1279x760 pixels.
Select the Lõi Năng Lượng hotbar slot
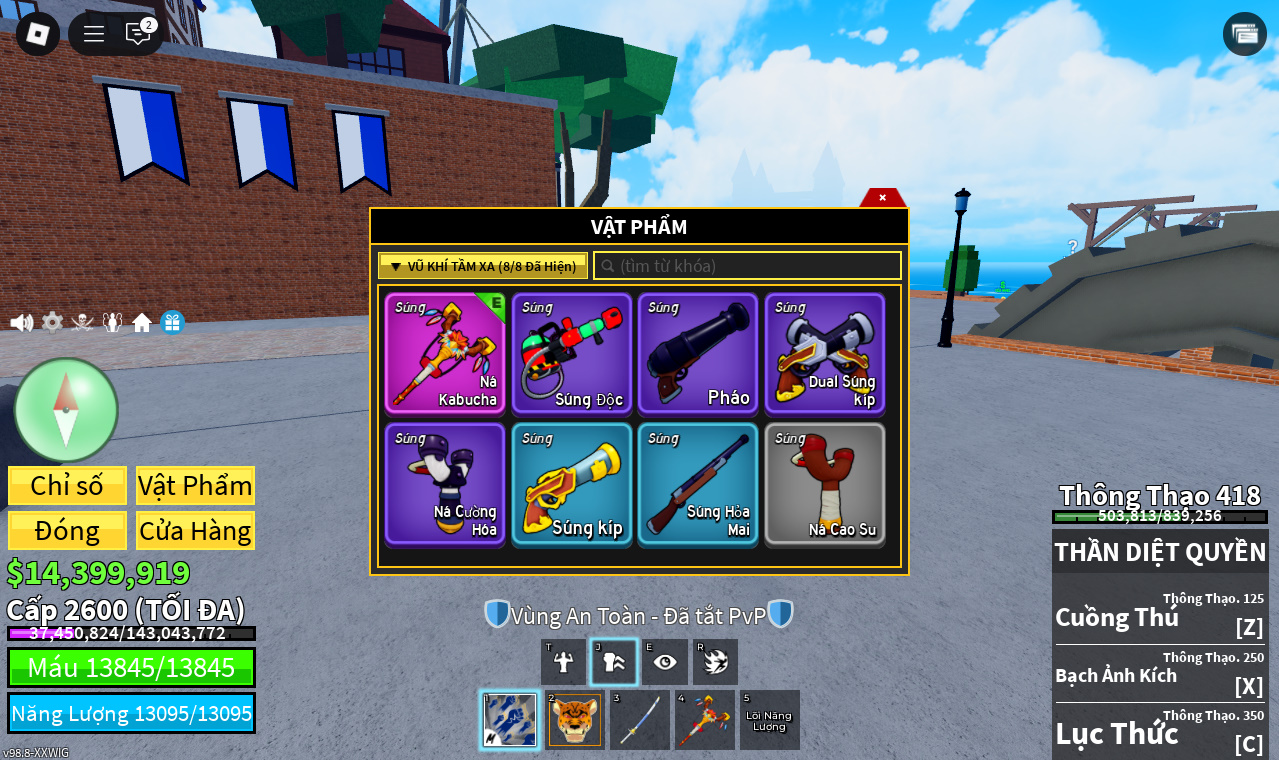coord(769,720)
